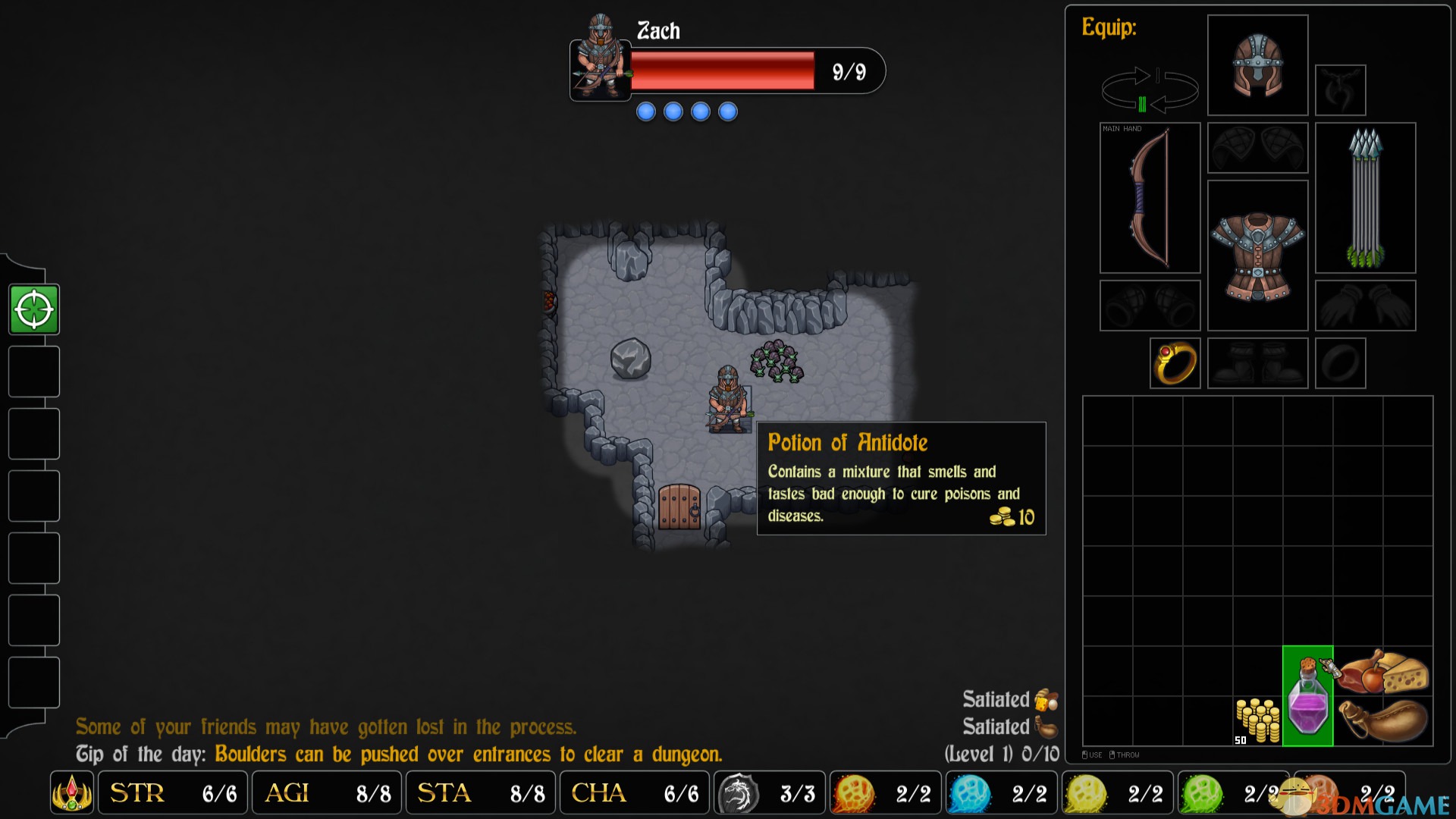The width and height of the screenshot is (1456, 819).
Task: Select the purple Potion of Antidote
Action: click(1308, 696)
